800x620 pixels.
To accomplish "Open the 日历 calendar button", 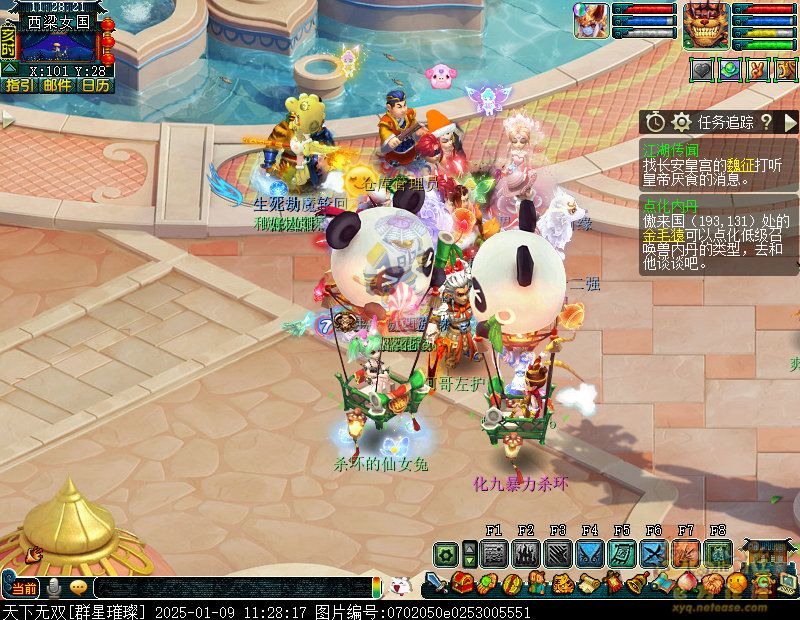I will click(95, 85).
